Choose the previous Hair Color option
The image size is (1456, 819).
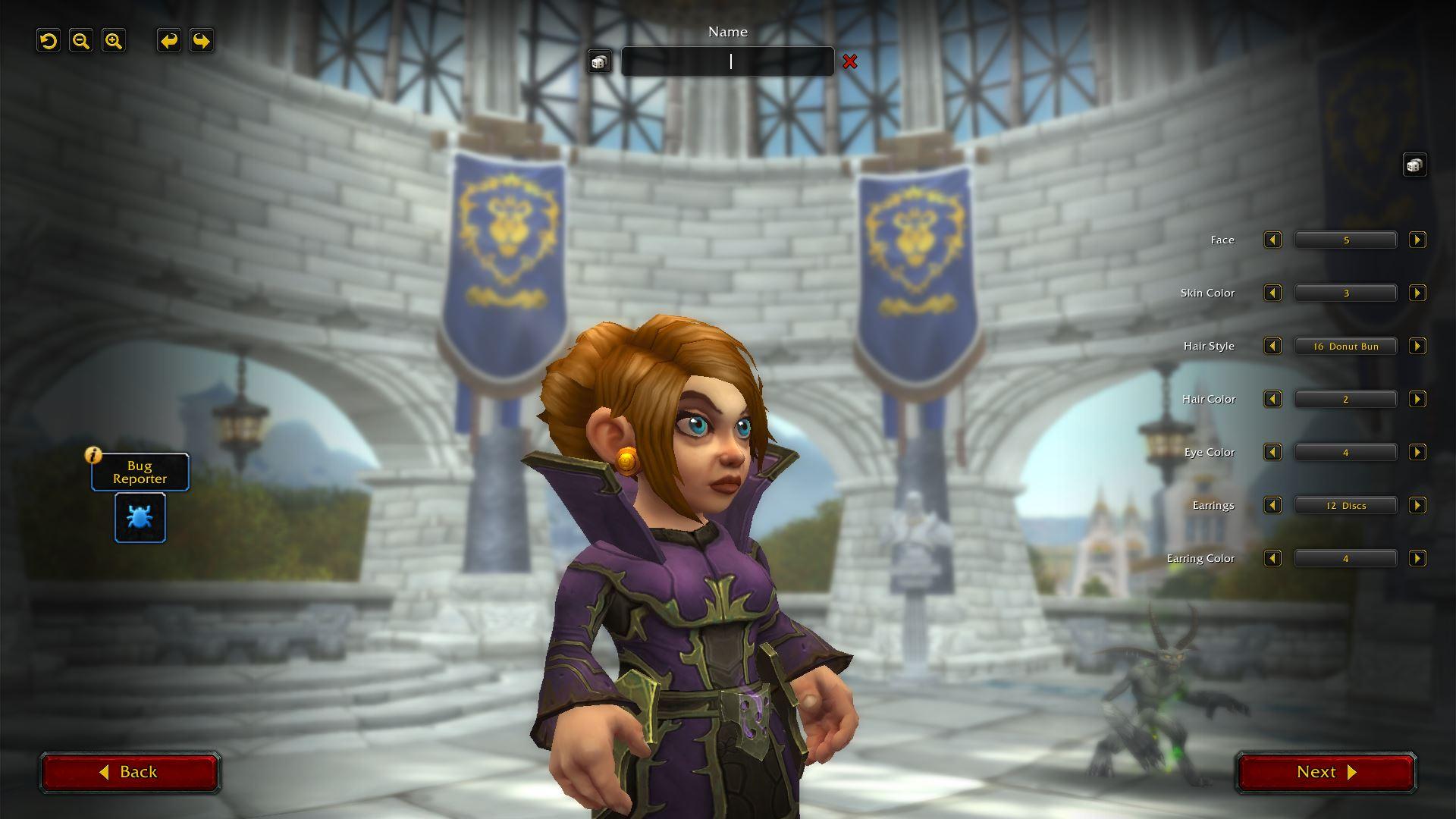(x=1272, y=399)
